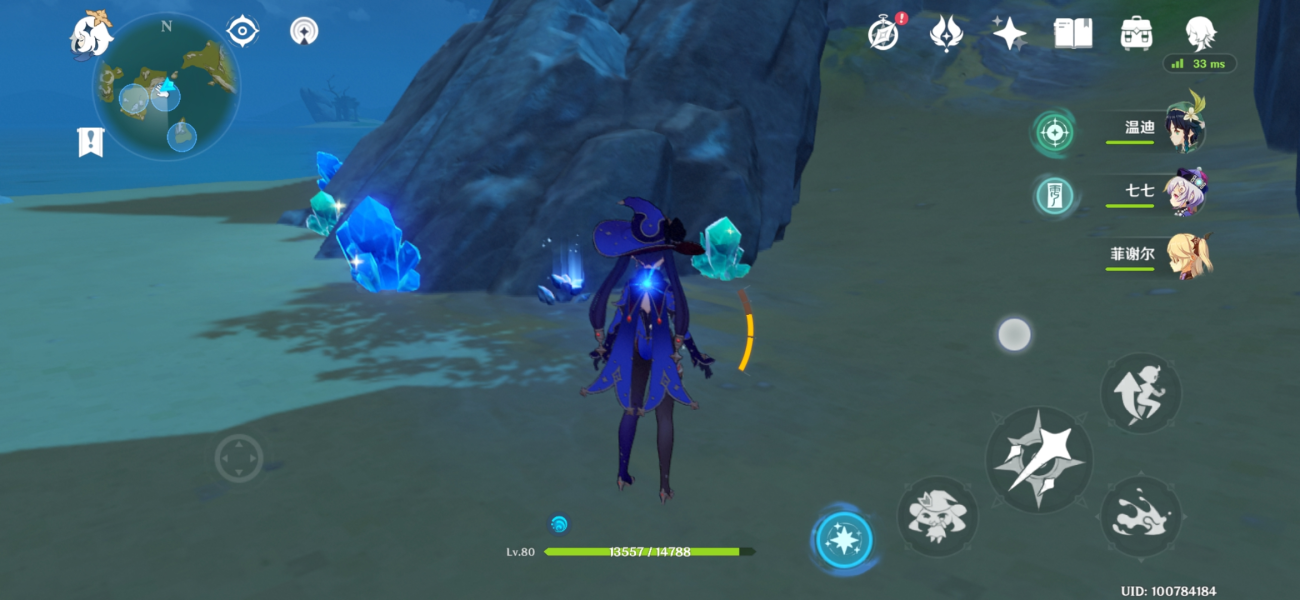Open the character profile head icon

coord(1200,33)
